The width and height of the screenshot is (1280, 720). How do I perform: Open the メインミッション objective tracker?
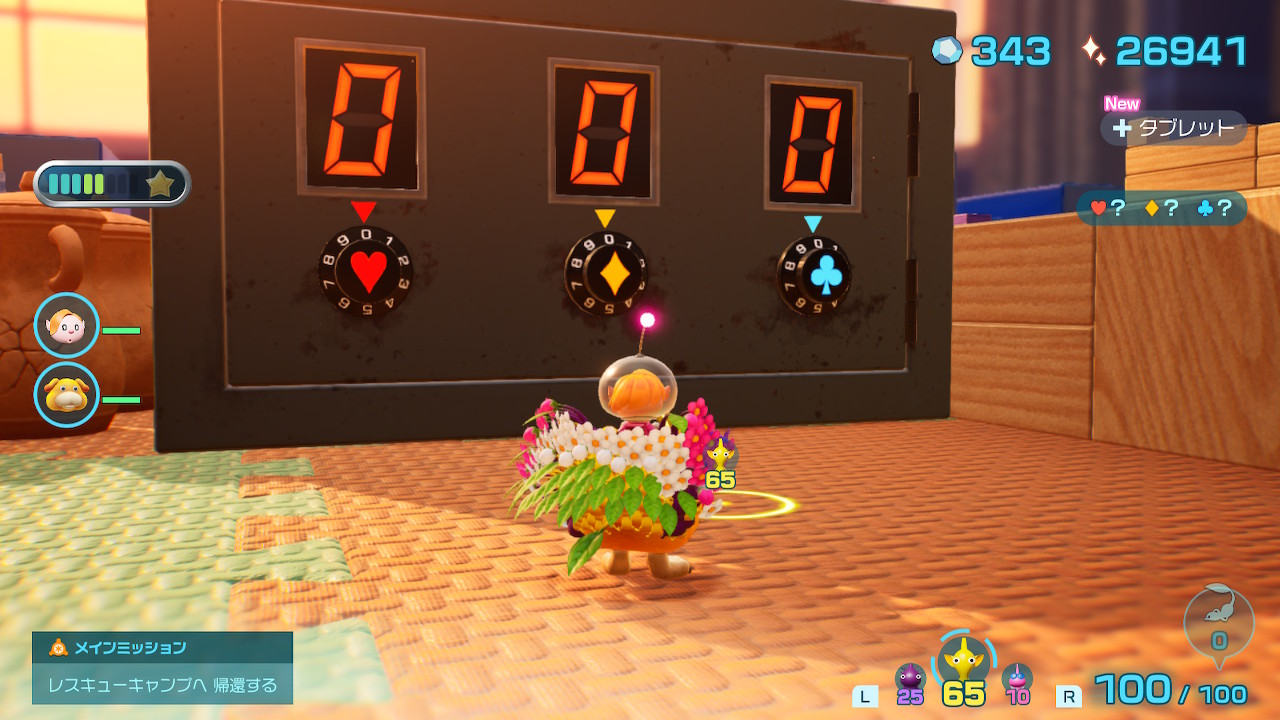pyautogui.click(x=162, y=667)
